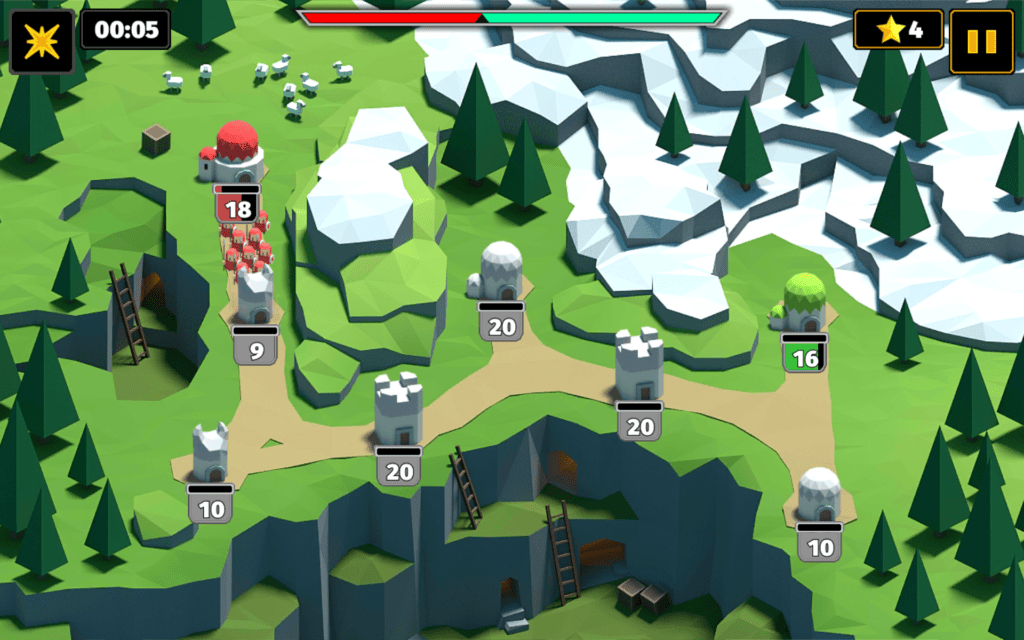Choose the horned gray tower showing 10
The image size is (1024, 640).
[211, 455]
